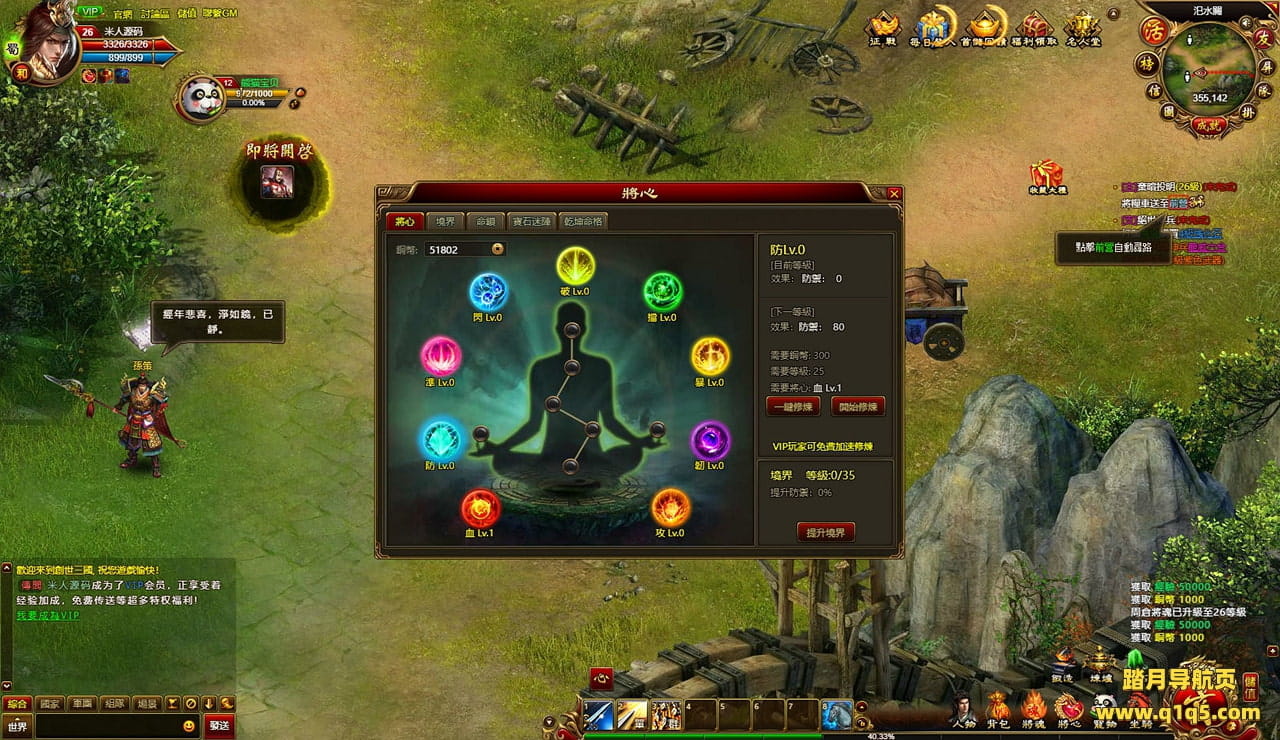Select the 乾坤命格 tab
The image size is (1280, 740).
tap(583, 221)
